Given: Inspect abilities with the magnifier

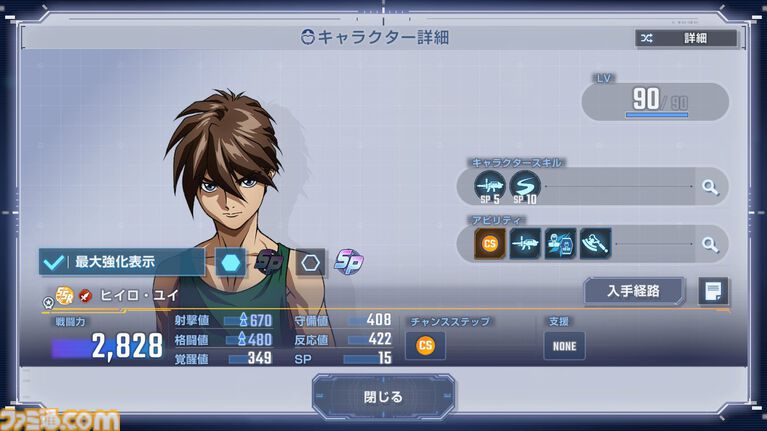Looking at the screenshot, I should 709,243.
